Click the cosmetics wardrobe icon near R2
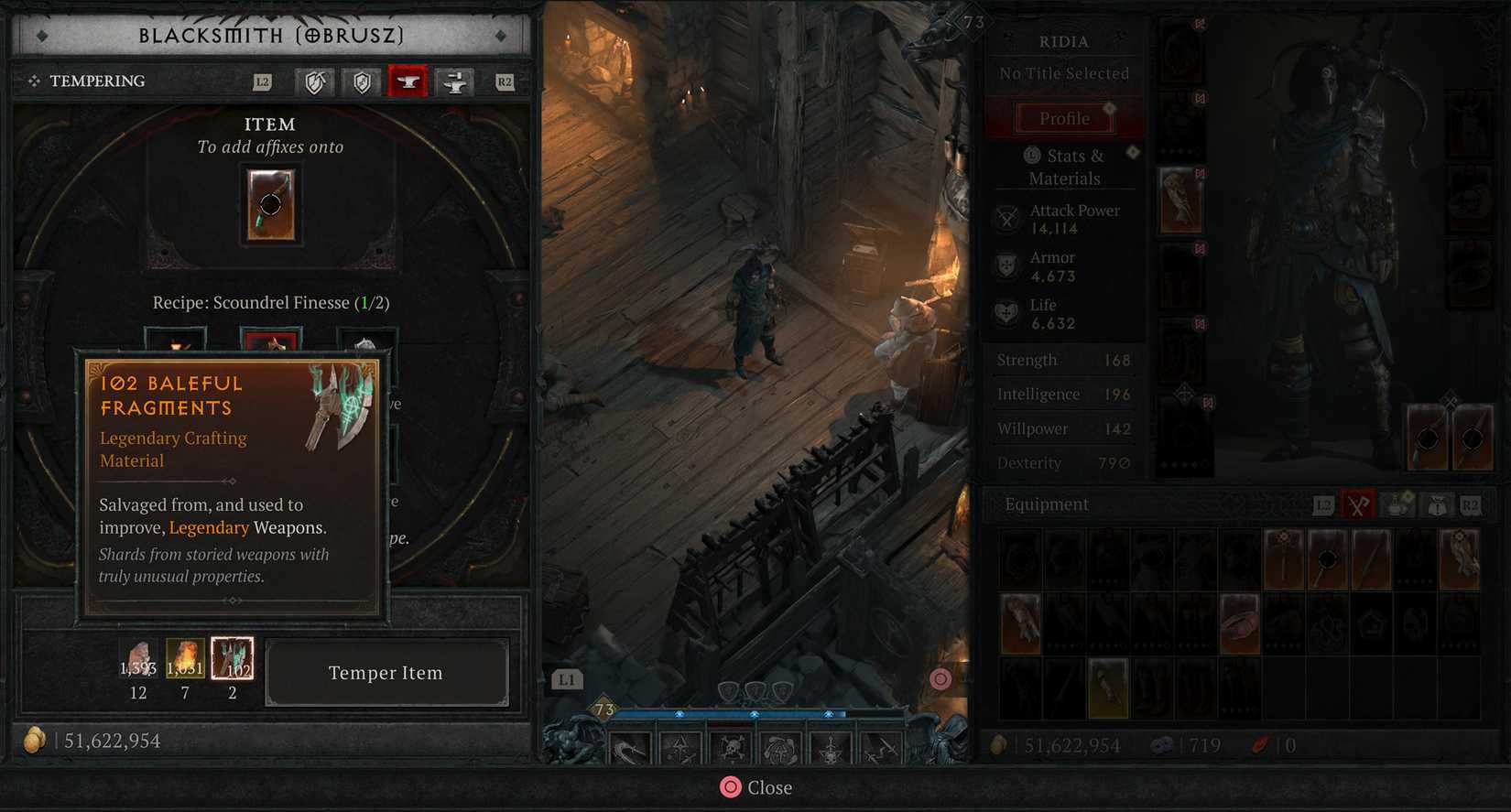The width and height of the screenshot is (1511, 812). (x=1435, y=504)
